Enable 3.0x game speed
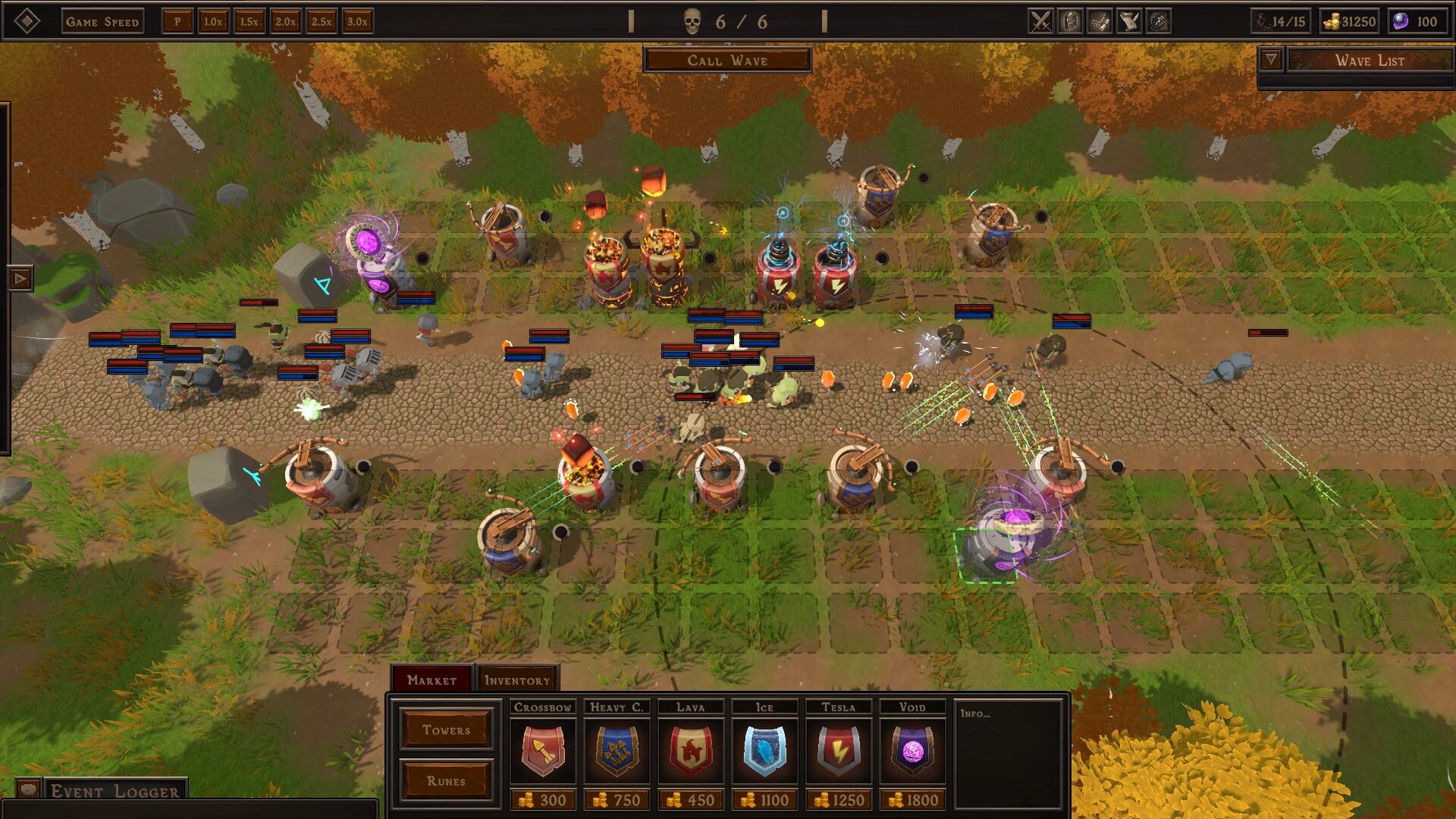 (355, 23)
